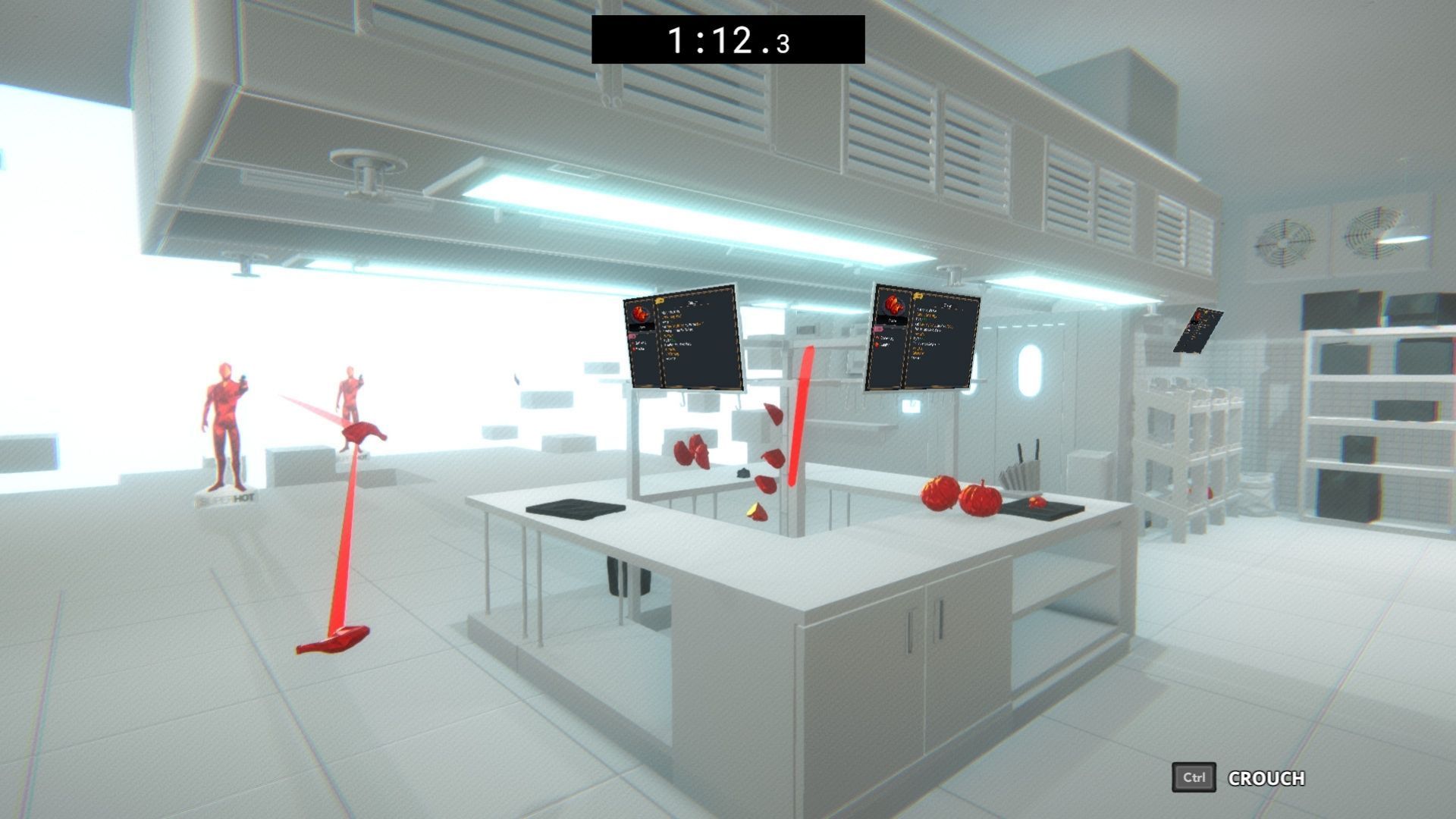Click the header row of the left monitor panel
This screenshot has height=819, width=1456.
click(692, 303)
